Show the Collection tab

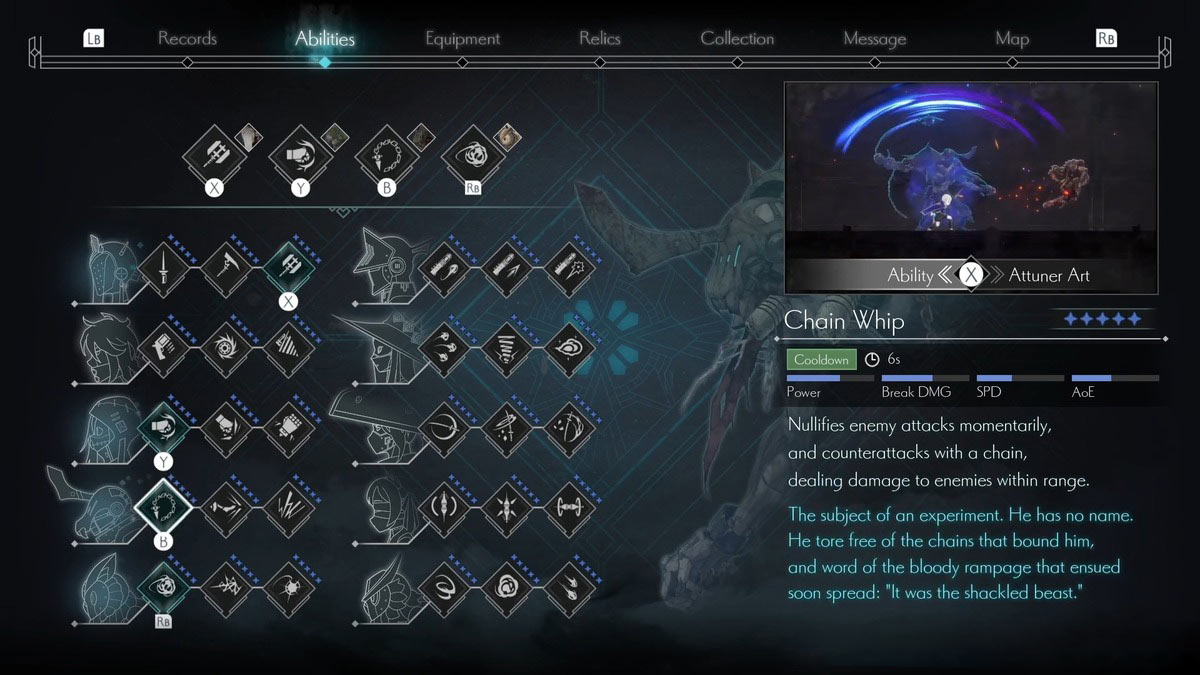click(737, 39)
